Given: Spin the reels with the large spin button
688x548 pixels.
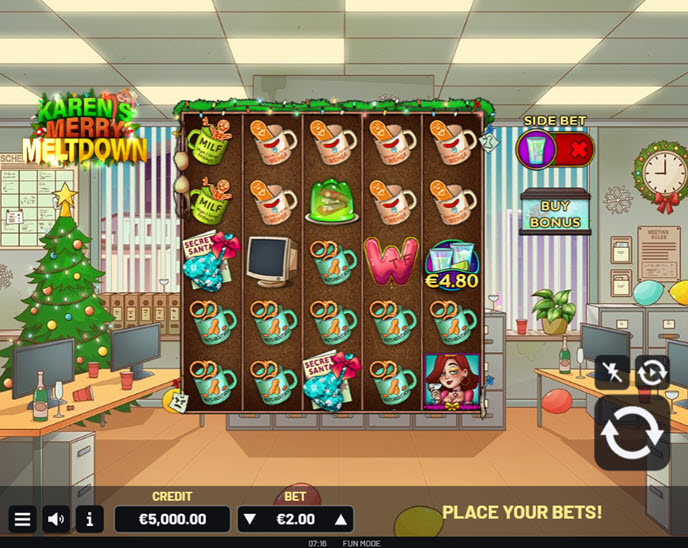Looking at the screenshot, I should (x=632, y=433).
